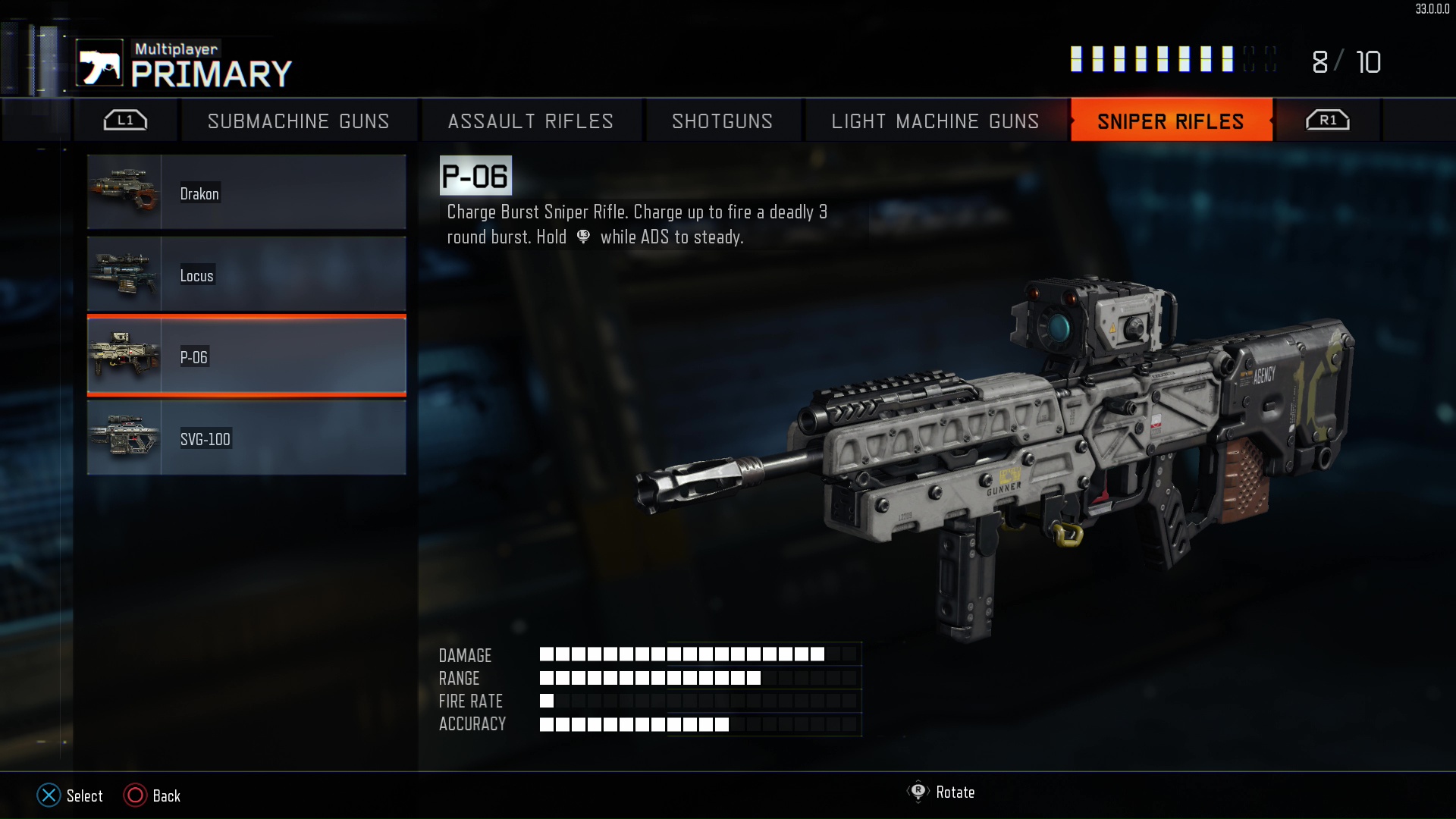Switch to the Submachine Guns tab
Screen dimensions: 1456x819
298,121
